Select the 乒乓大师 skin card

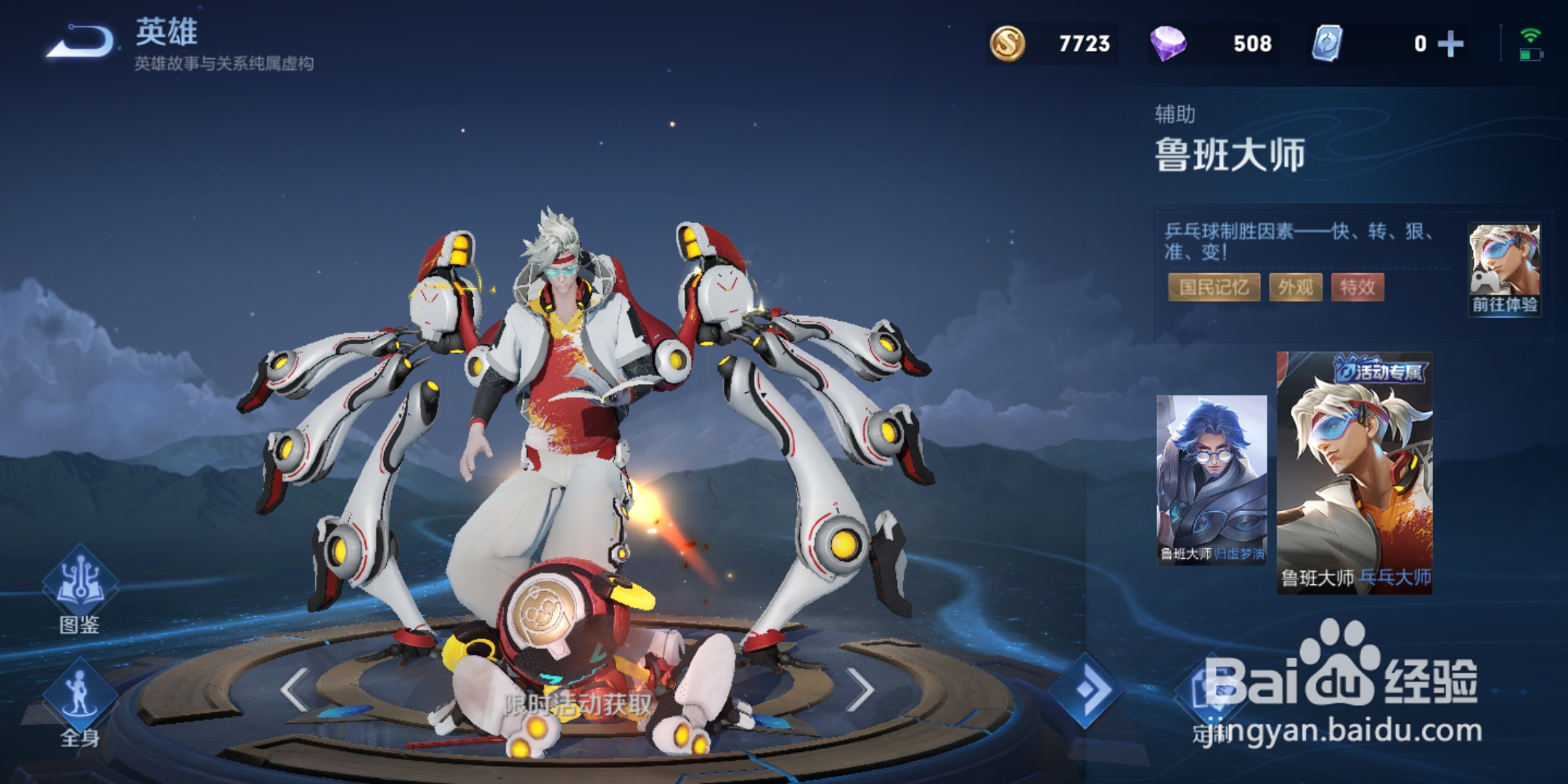[1355, 473]
